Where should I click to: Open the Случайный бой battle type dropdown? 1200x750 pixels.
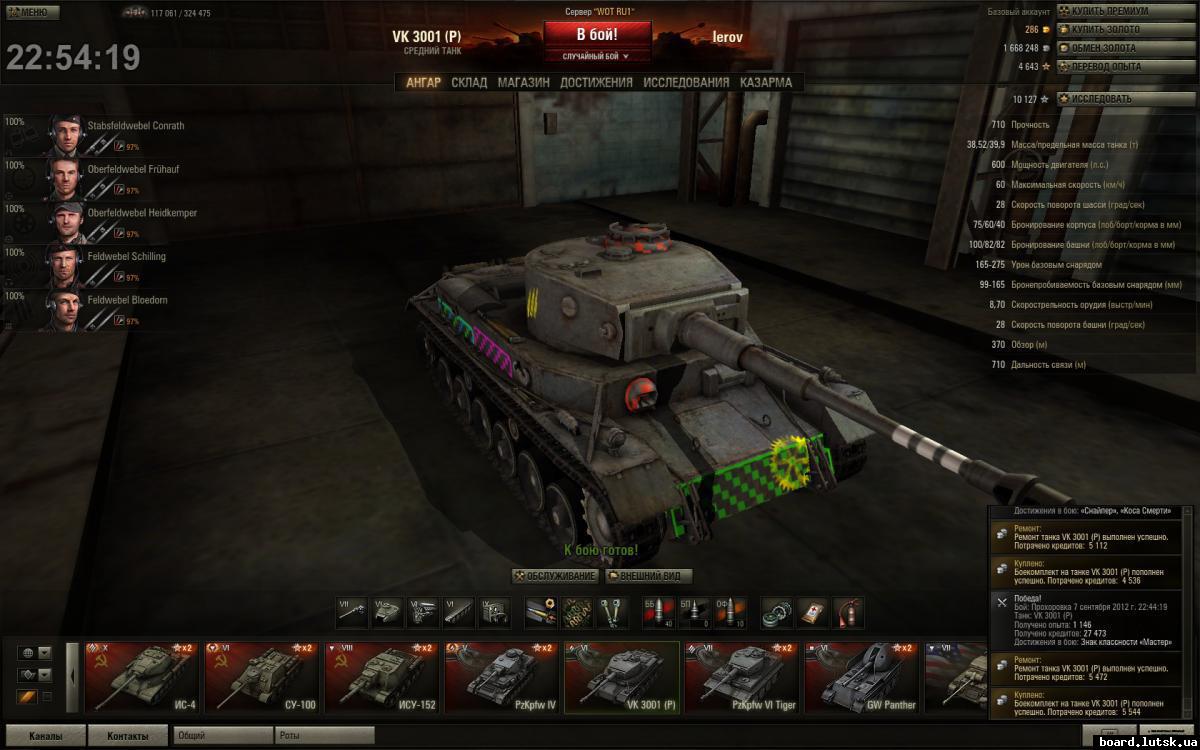[597, 57]
